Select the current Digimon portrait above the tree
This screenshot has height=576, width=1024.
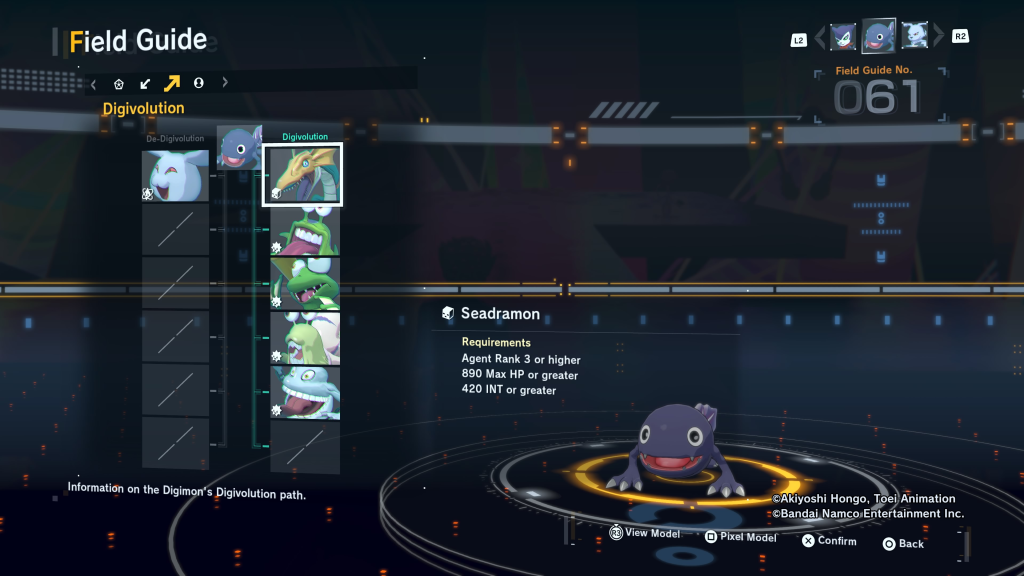click(239, 147)
